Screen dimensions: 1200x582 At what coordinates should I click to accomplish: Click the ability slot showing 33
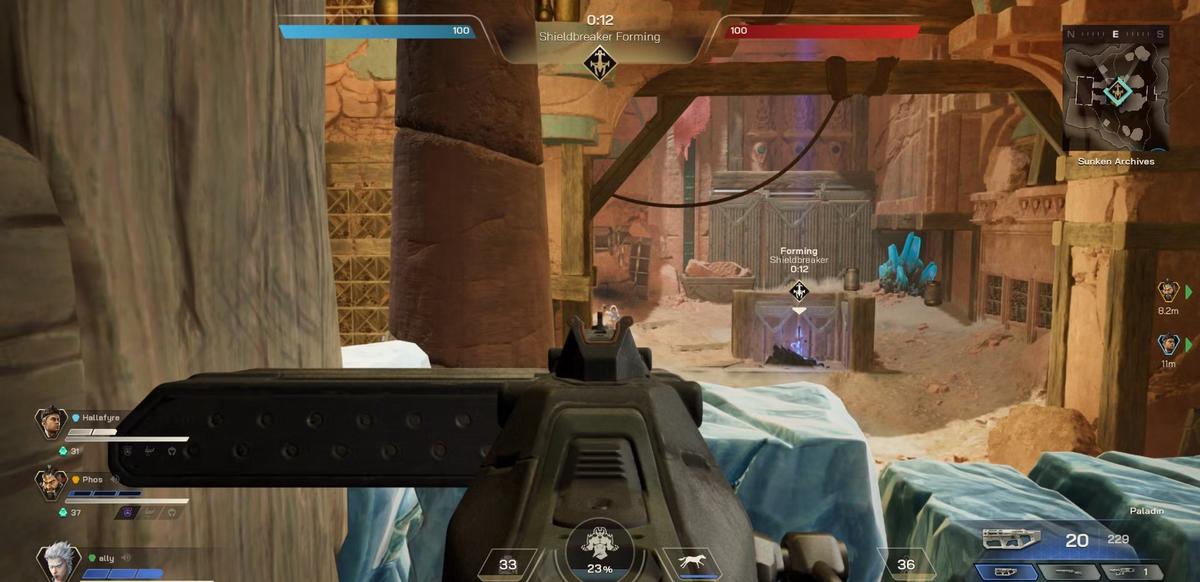click(x=508, y=565)
